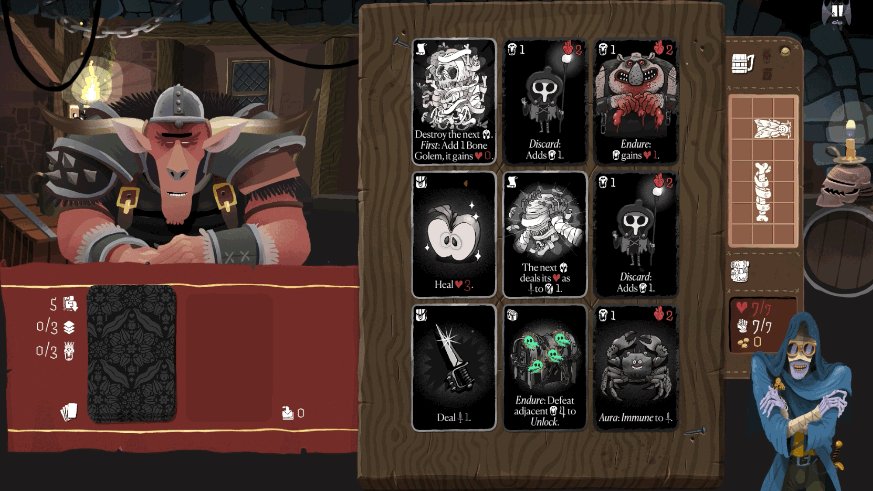The image size is (873, 491).
Task: View the hand of cards icon
Action: point(68,412)
